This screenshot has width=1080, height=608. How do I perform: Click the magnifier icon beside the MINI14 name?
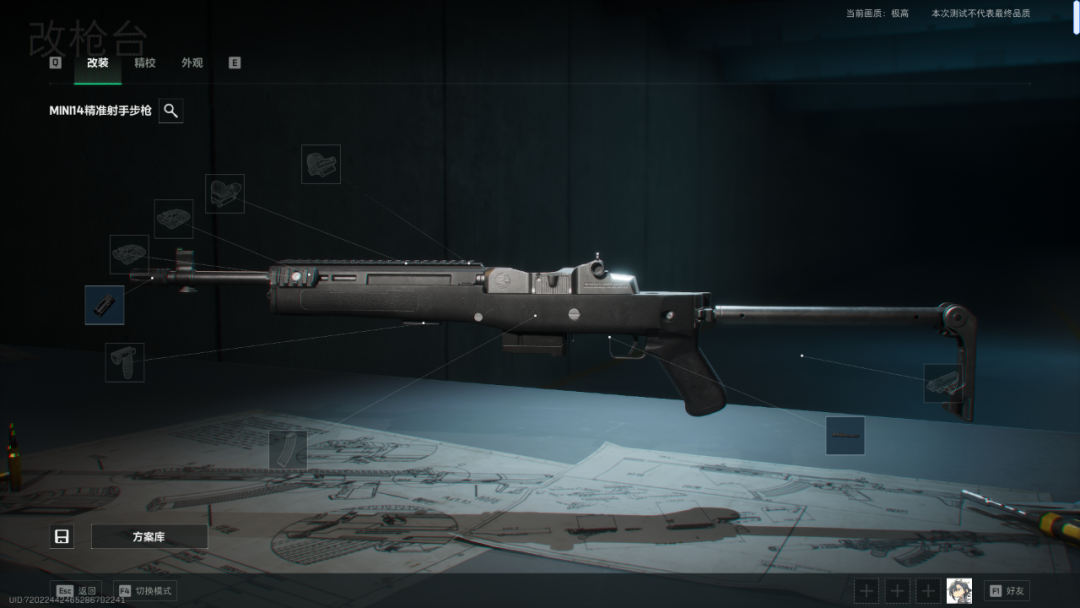click(171, 111)
